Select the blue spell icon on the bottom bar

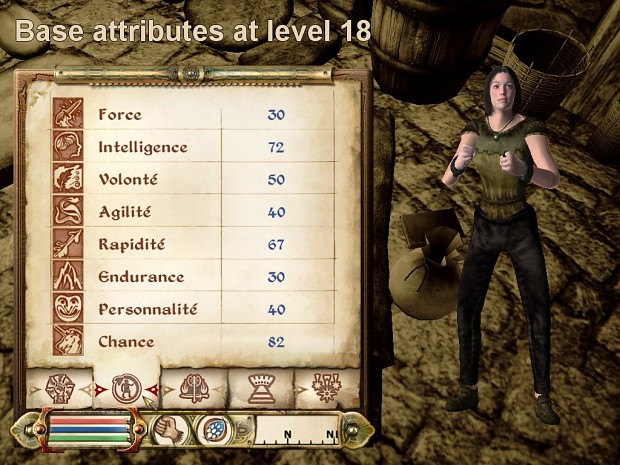coord(216,430)
